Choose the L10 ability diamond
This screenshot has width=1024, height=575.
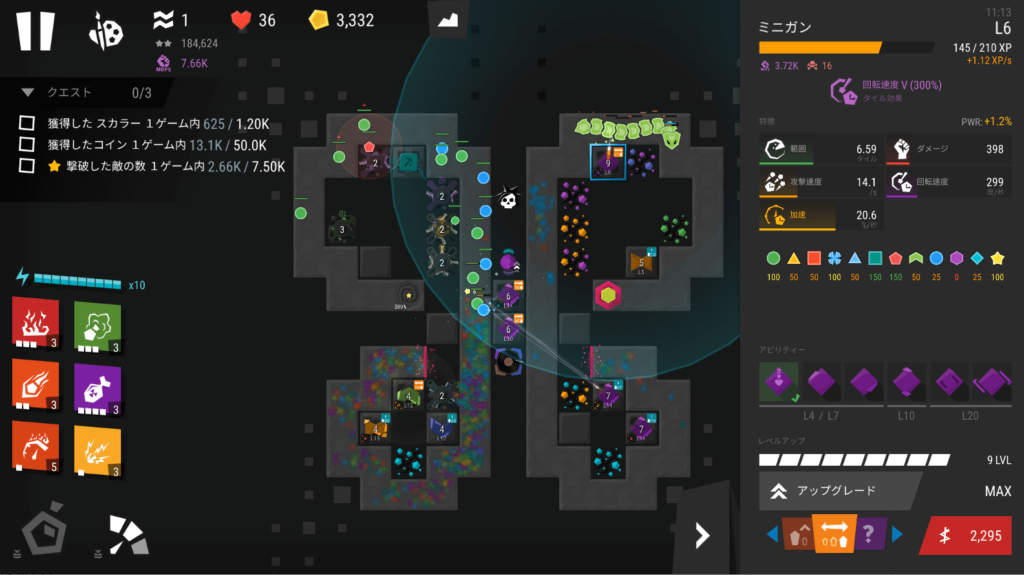tap(906, 382)
